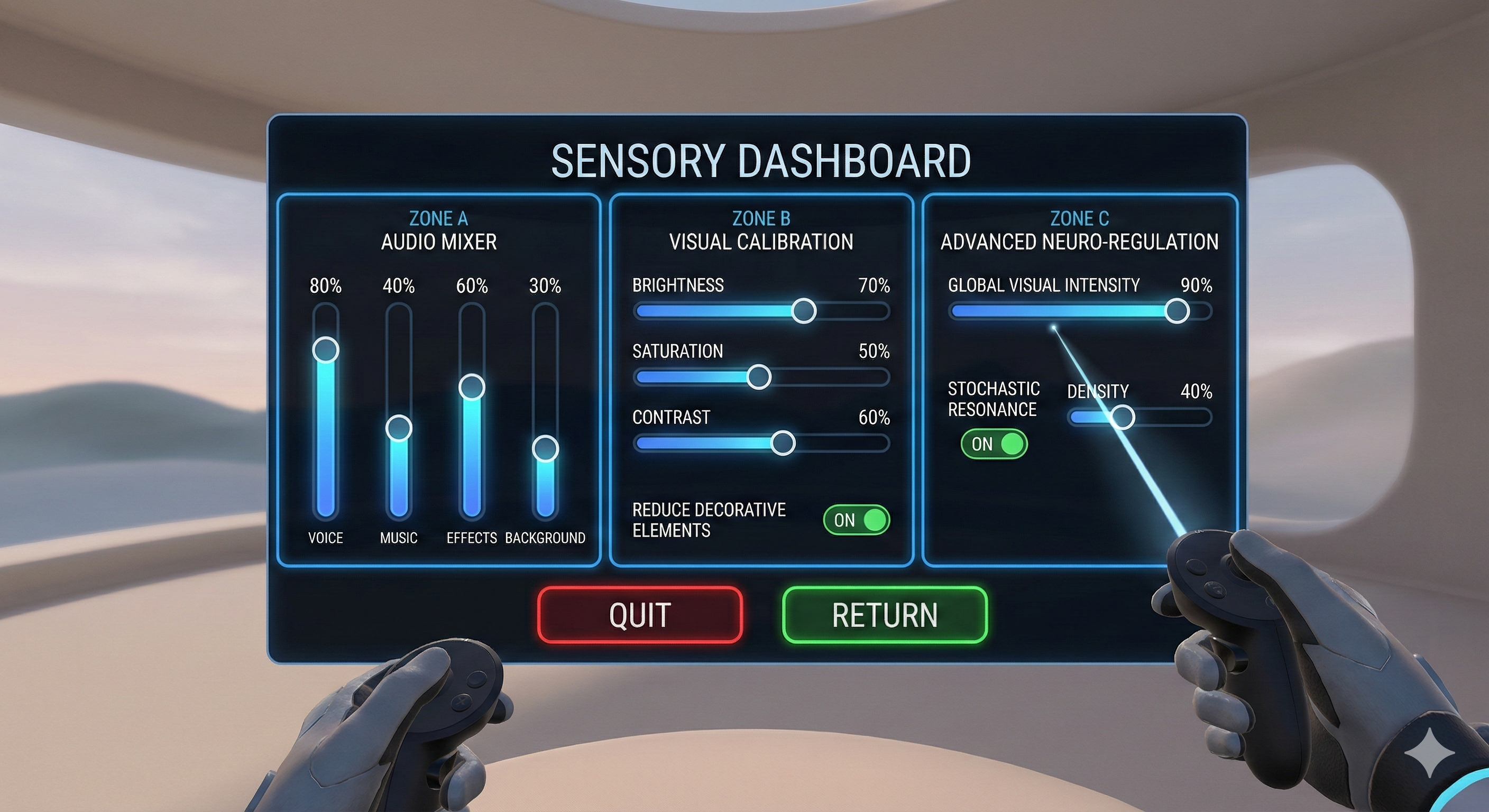Screen dimensions: 1489x812
Task: Select the Background audio slider knob
Action: click(545, 448)
